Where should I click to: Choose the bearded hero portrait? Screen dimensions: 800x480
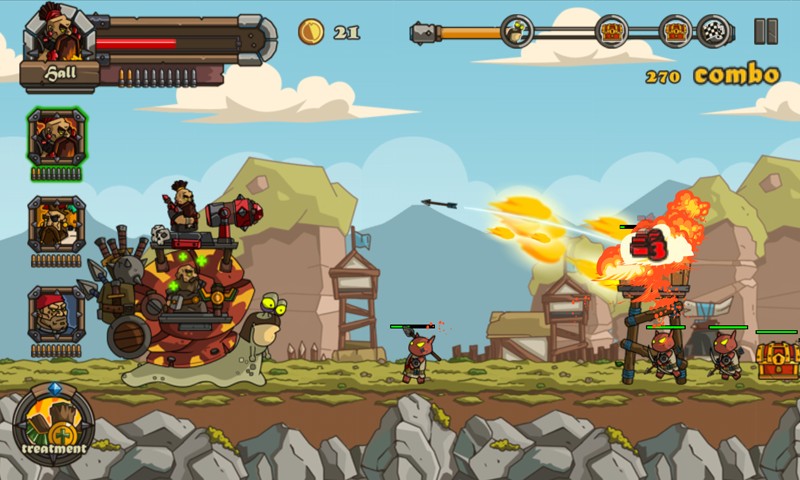(x=57, y=225)
